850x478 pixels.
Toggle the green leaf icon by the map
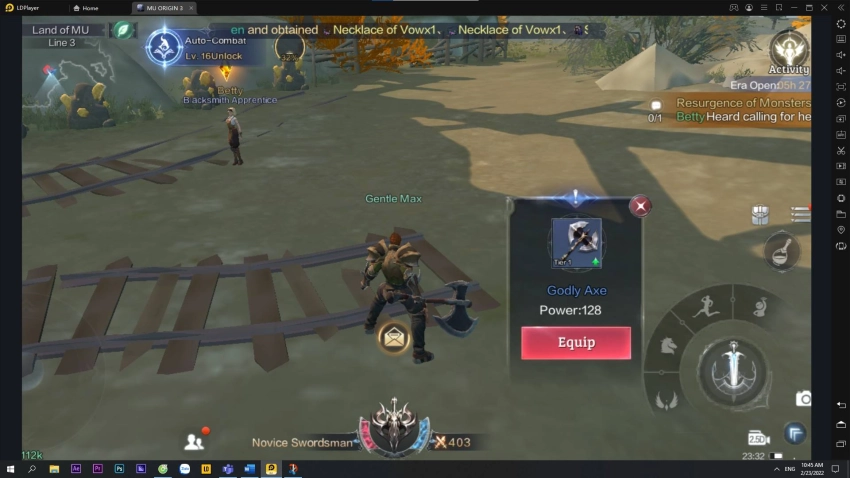[121, 30]
